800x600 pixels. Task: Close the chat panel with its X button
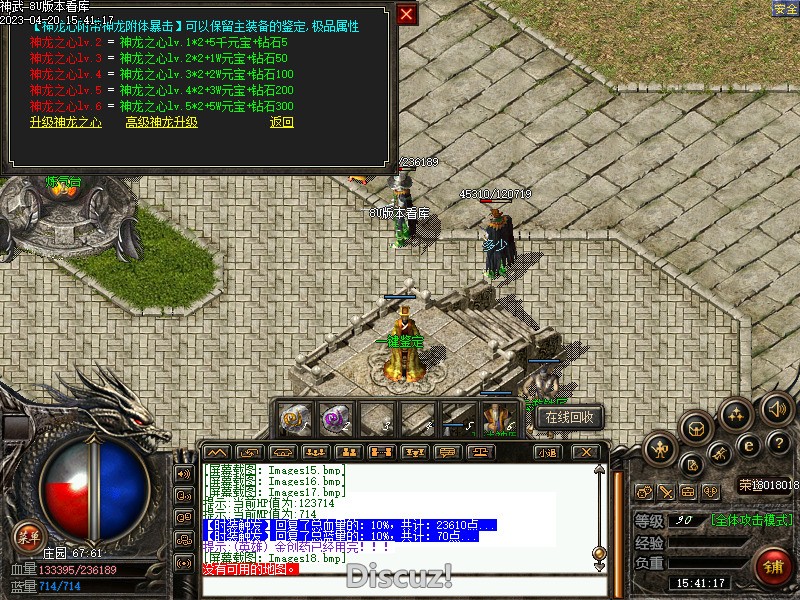(x=586, y=452)
